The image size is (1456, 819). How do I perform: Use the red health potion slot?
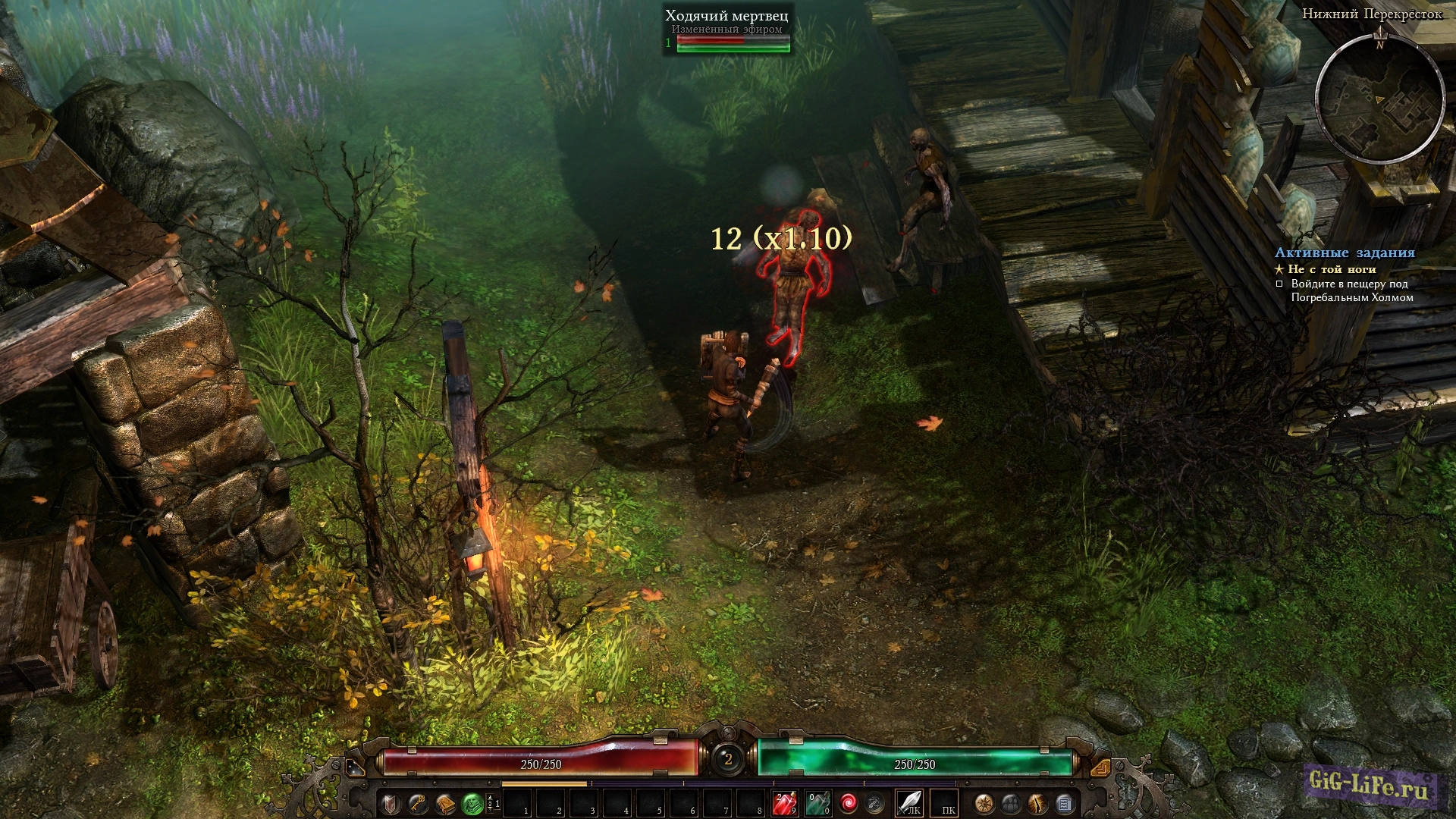(x=784, y=803)
